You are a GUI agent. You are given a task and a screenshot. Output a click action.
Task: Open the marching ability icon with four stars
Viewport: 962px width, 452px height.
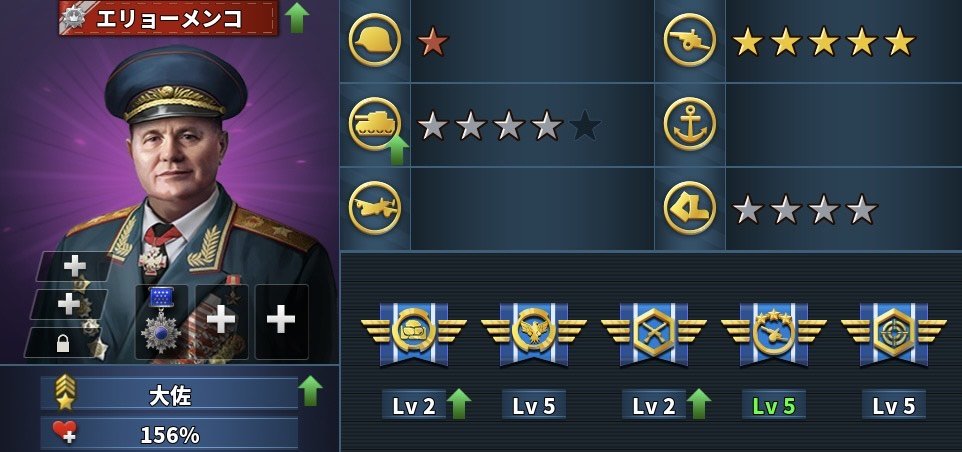(690, 208)
